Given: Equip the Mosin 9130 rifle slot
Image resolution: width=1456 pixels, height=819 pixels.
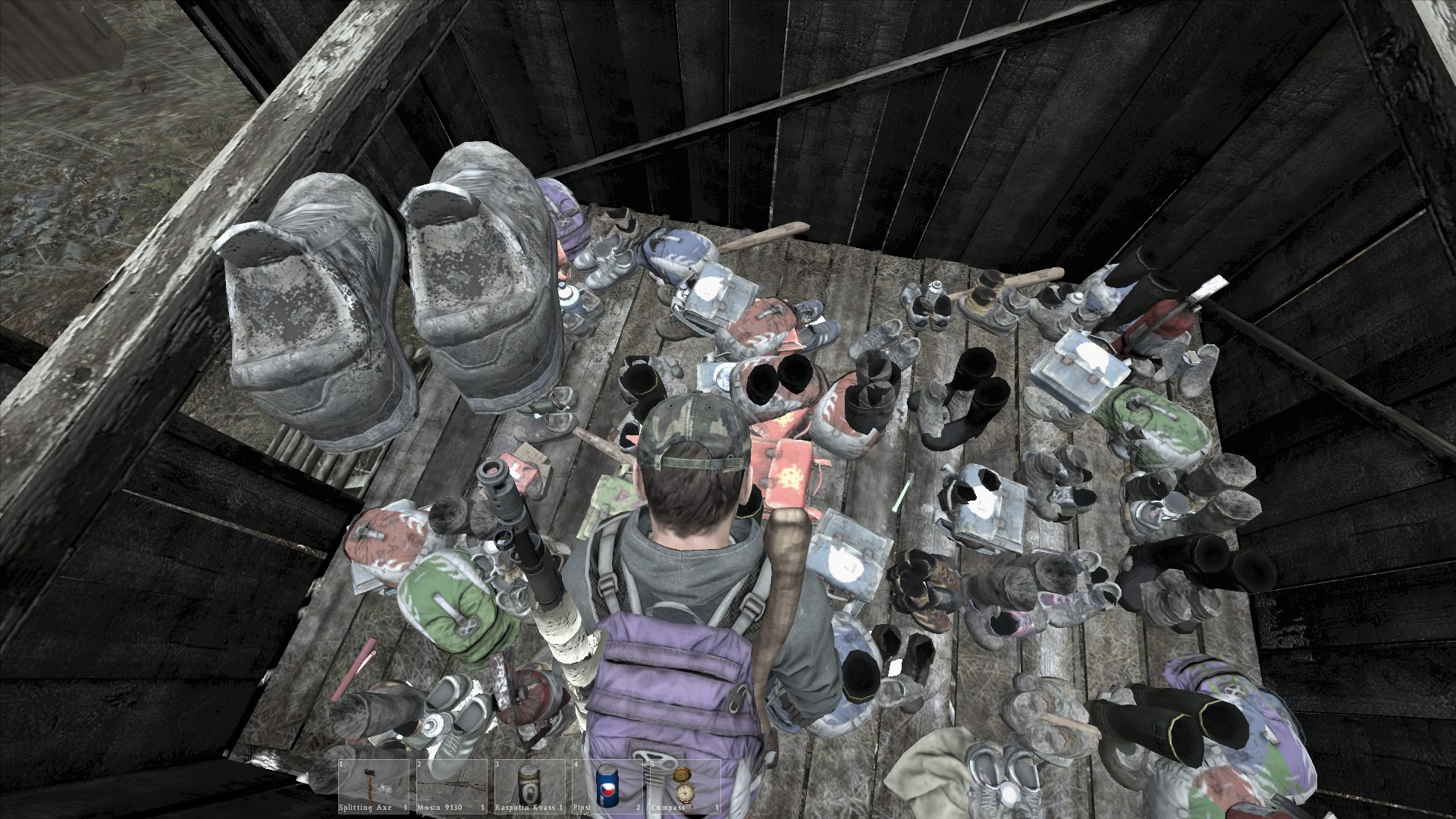Looking at the screenshot, I should pyautogui.click(x=452, y=786).
